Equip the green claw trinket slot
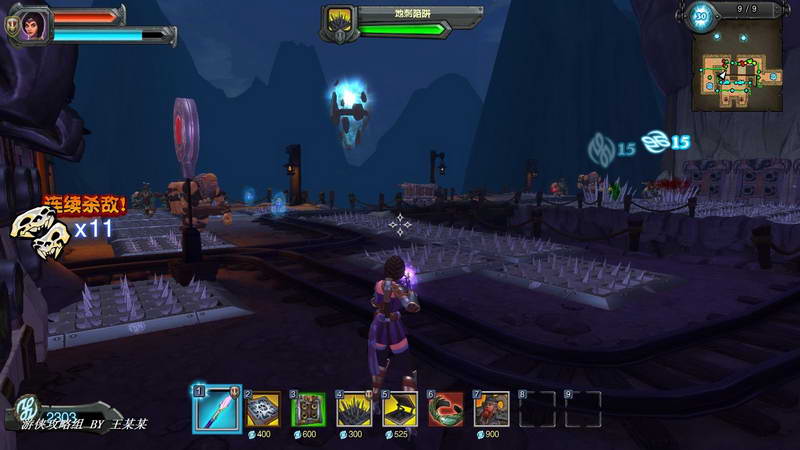 click(446, 408)
